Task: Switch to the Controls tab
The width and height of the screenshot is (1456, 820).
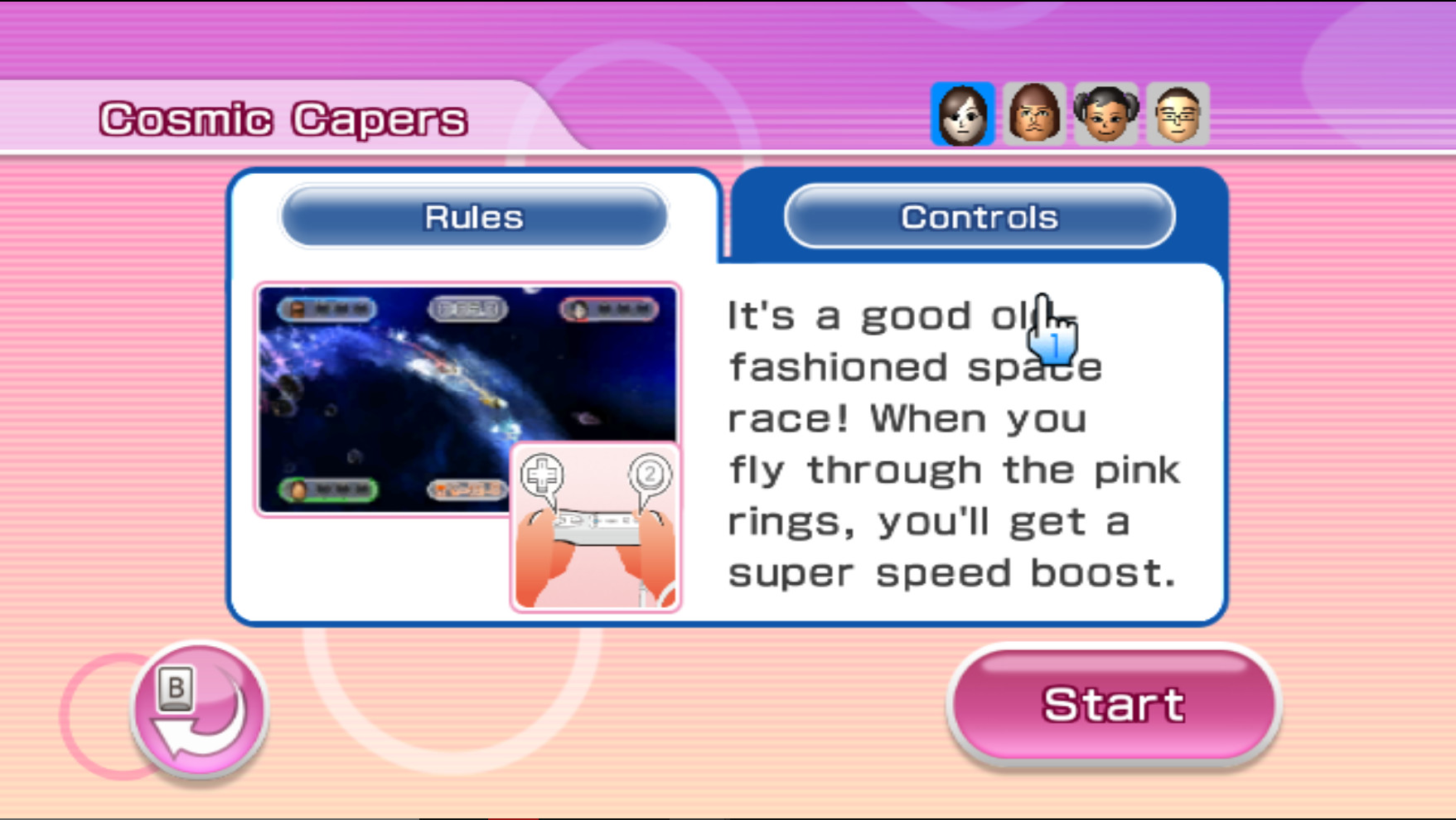Action: coord(980,216)
